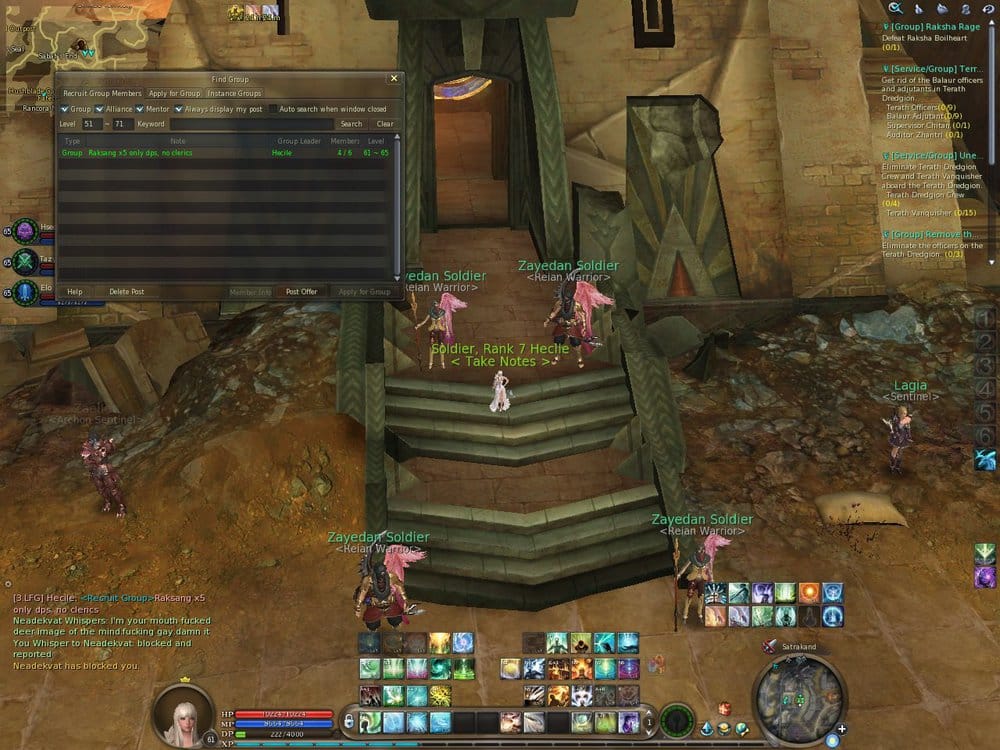Image resolution: width=1000 pixels, height=750 pixels.
Task: Close the Find Group window
Action: [x=394, y=78]
